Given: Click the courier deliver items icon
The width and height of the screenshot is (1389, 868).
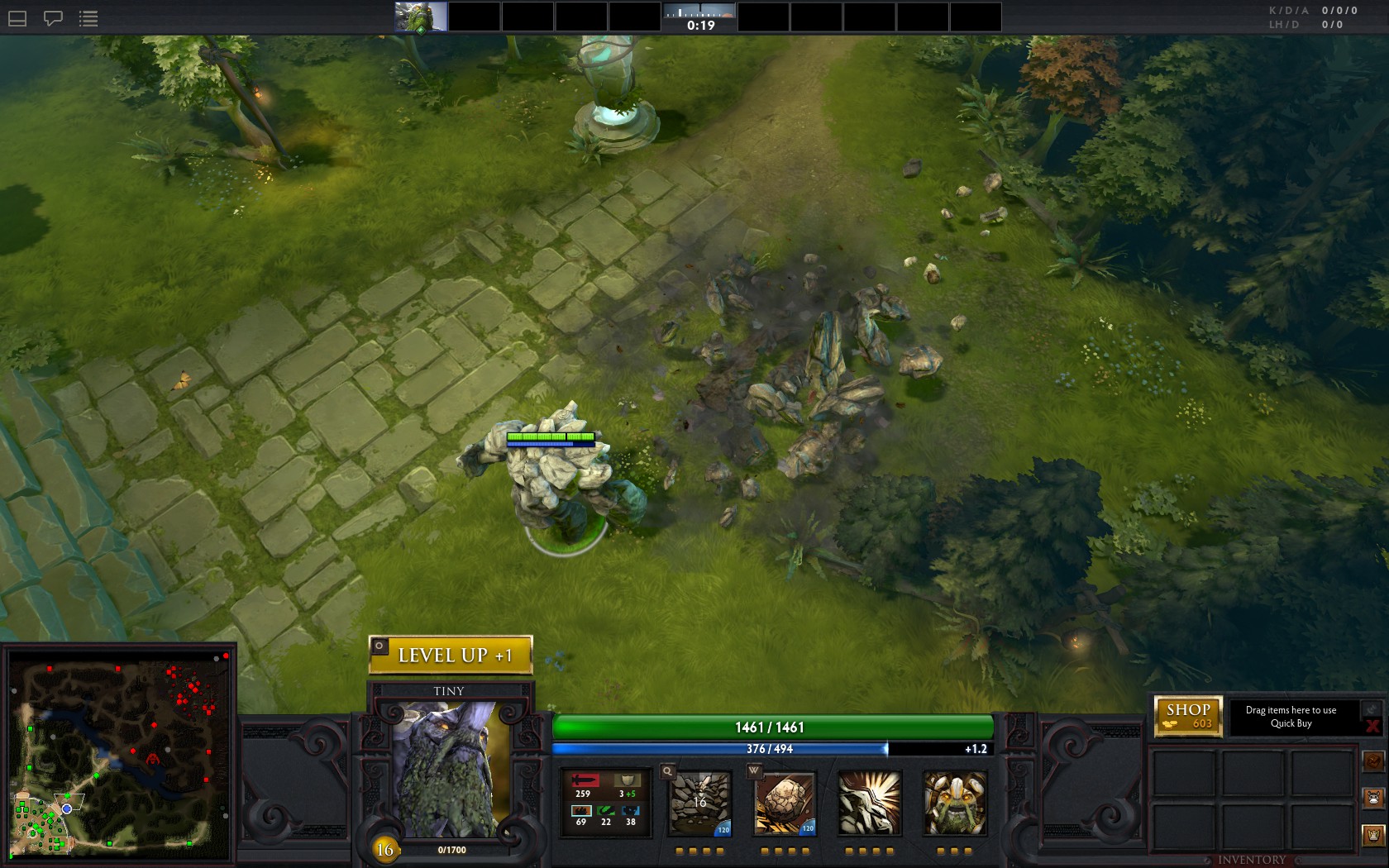Looking at the screenshot, I should (1373, 836).
